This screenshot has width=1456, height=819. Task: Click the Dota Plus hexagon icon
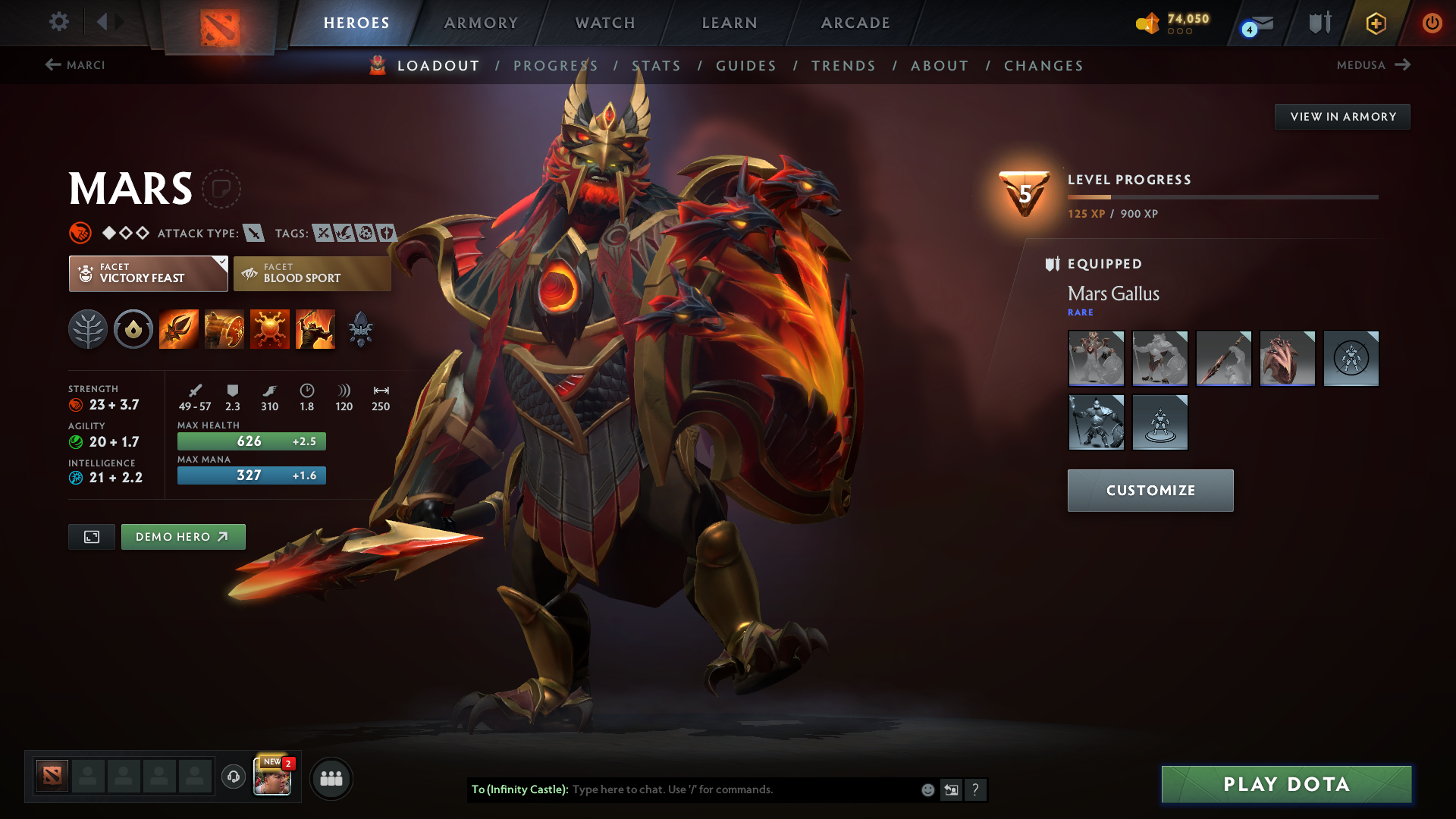[x=1376, y=23]
